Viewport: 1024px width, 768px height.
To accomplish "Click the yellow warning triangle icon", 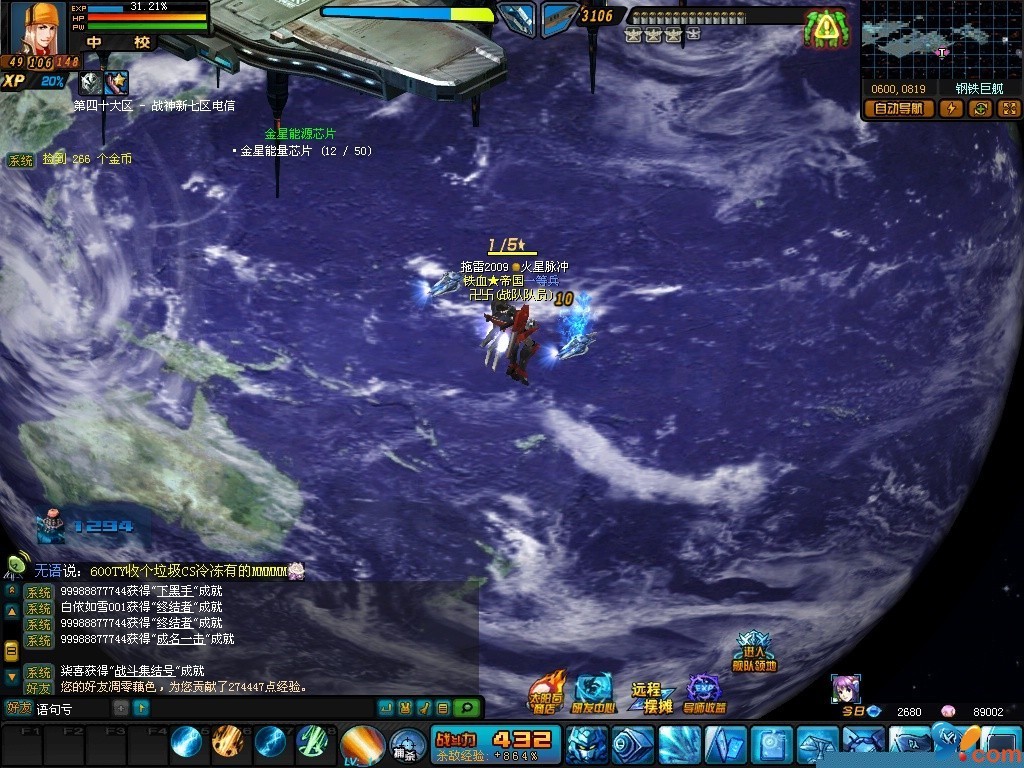I will click(x=825, y=29).
